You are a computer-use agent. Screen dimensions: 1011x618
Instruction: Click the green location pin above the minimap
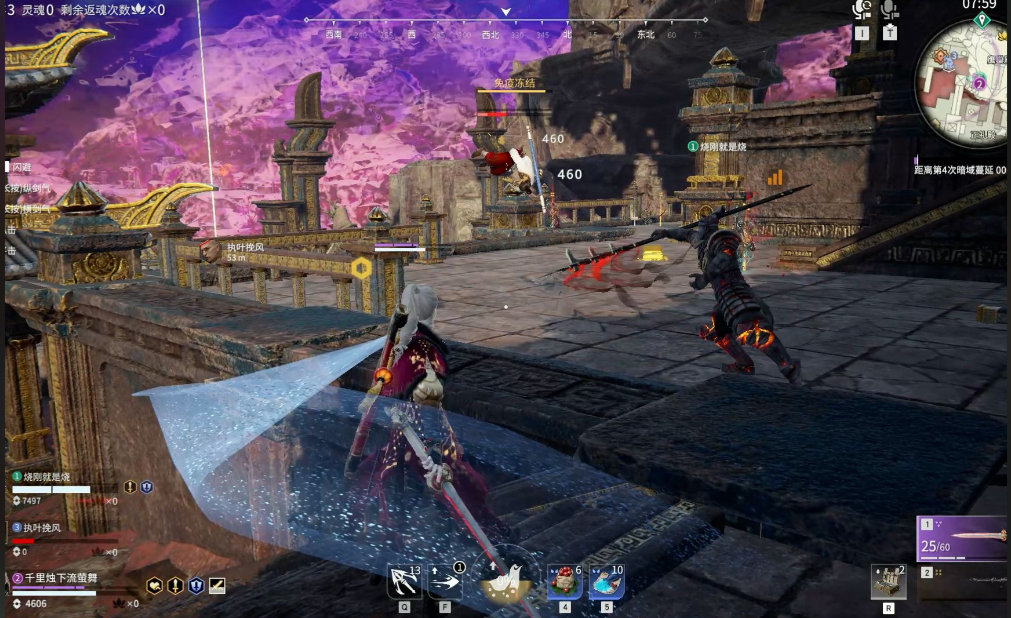[982, 20]
